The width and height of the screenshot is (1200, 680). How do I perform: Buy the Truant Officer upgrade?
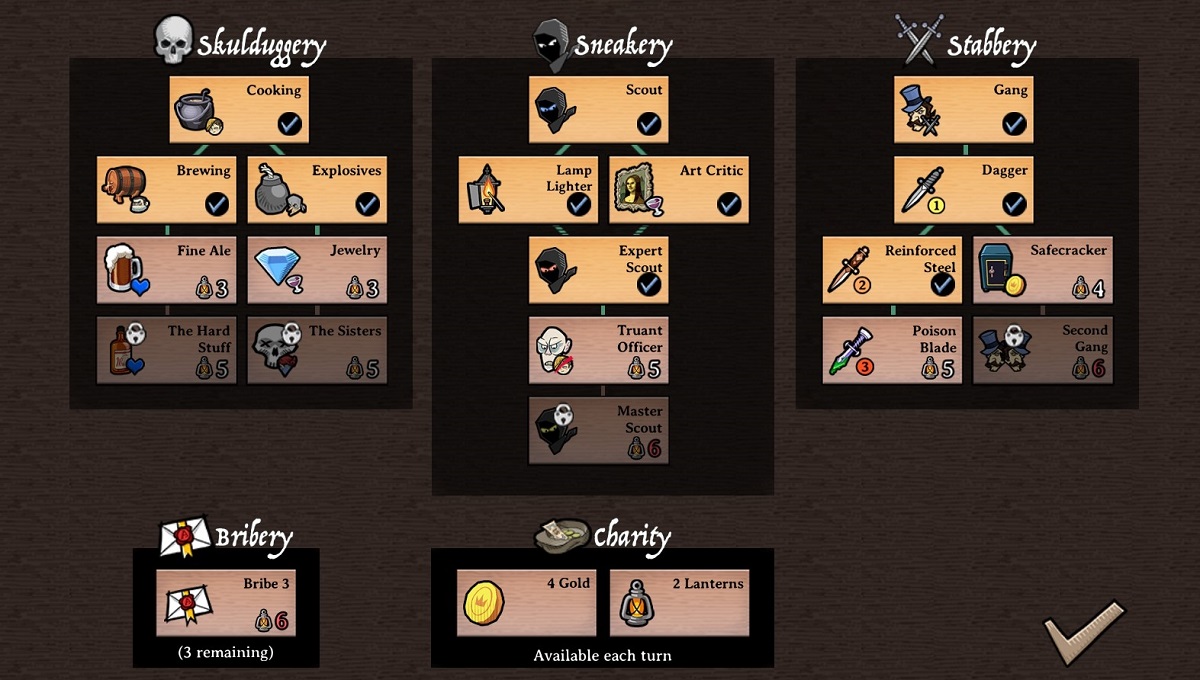click(x=599, y=349)
